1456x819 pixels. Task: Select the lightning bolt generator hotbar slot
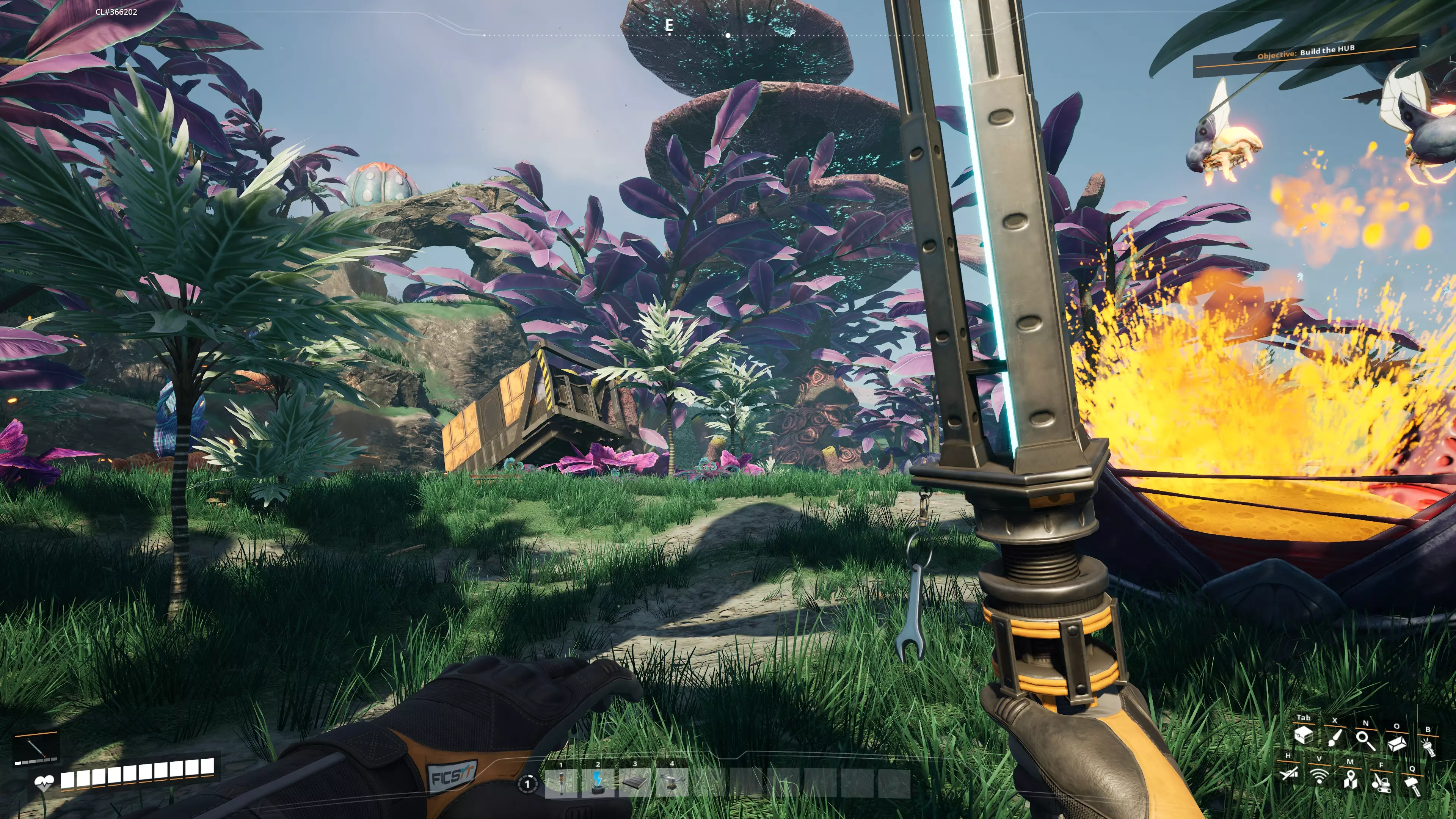click(598, 783)
